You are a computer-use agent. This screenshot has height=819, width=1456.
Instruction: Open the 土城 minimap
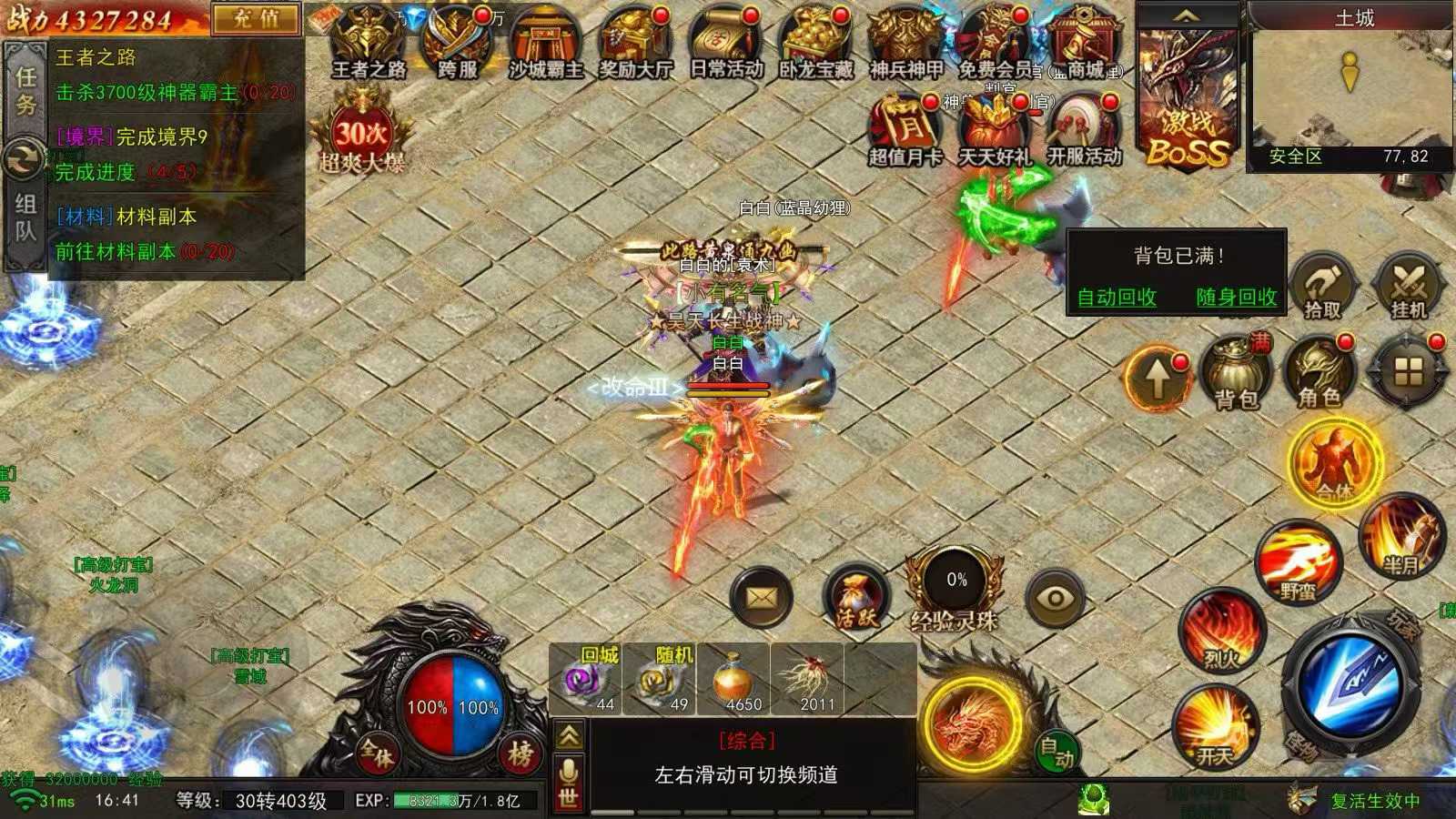pos(1353,86)
